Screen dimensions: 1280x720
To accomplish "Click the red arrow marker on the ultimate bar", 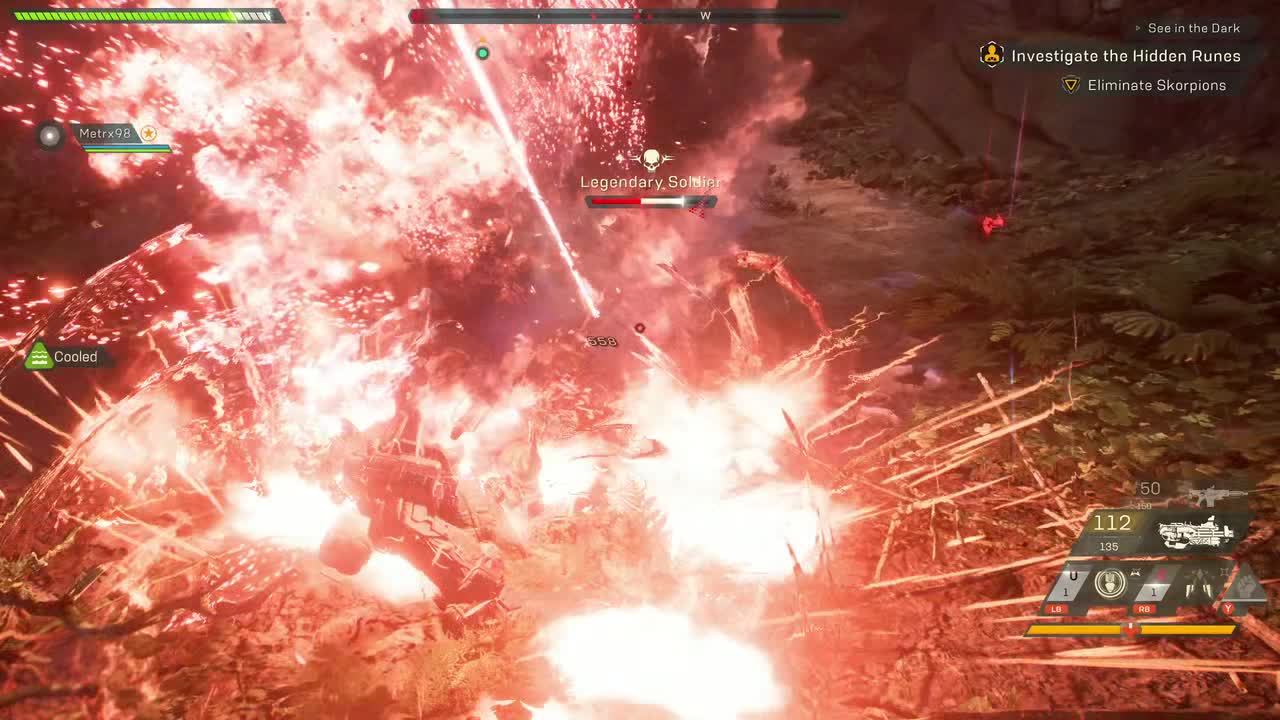I will [1132, 630].
